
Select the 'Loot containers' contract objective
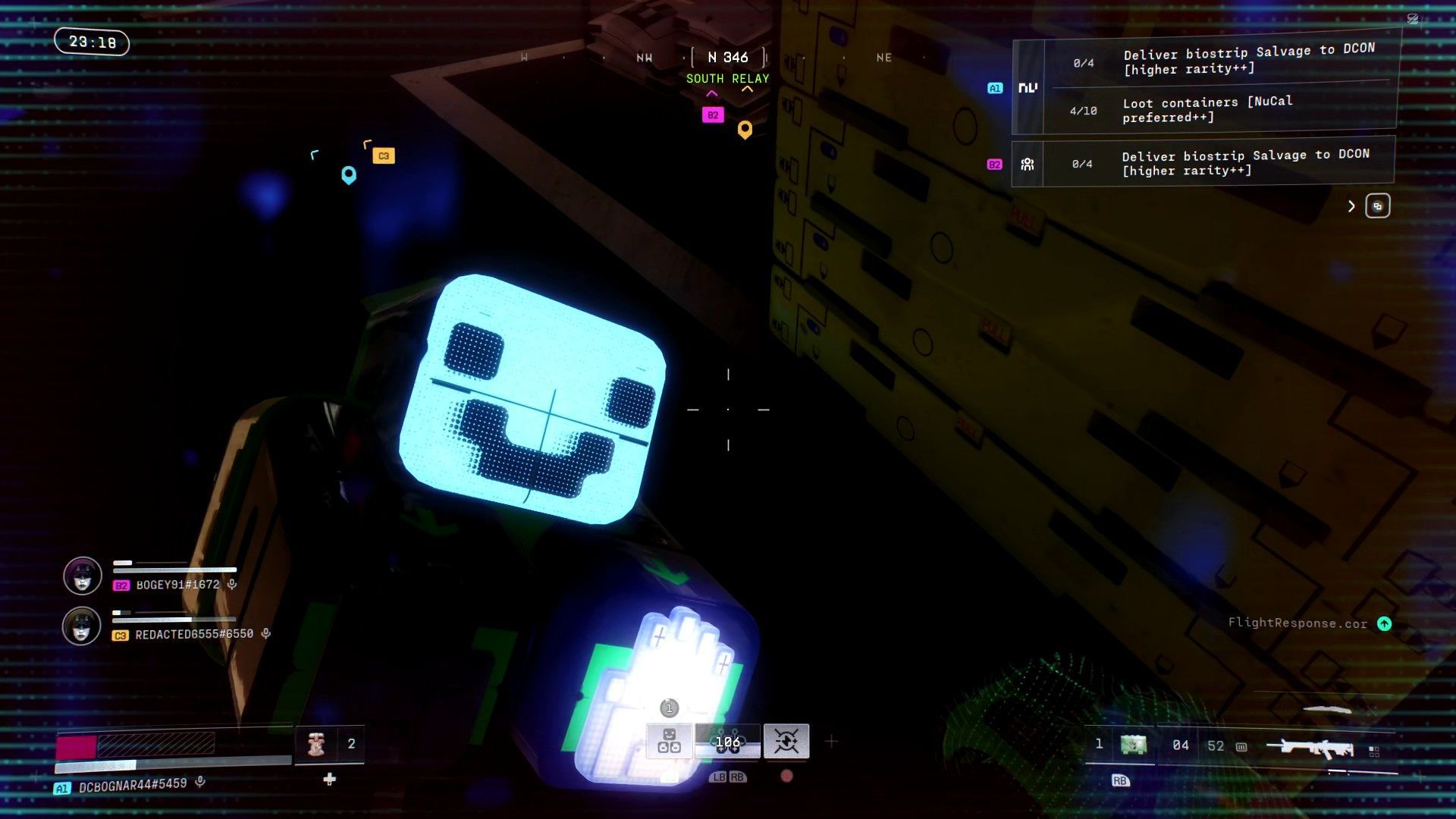tap(1207, 110)
